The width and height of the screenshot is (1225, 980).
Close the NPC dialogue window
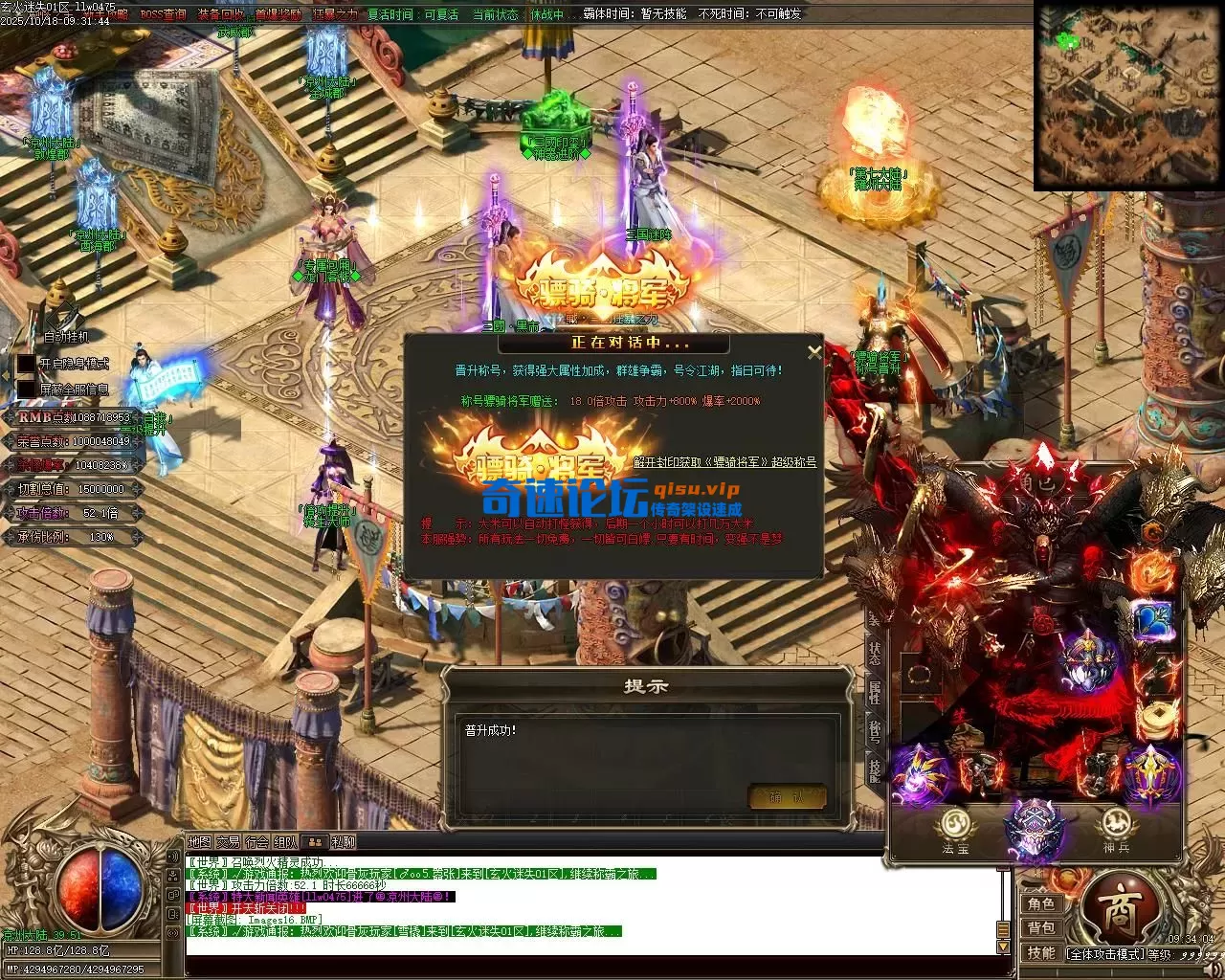[814, 352]
